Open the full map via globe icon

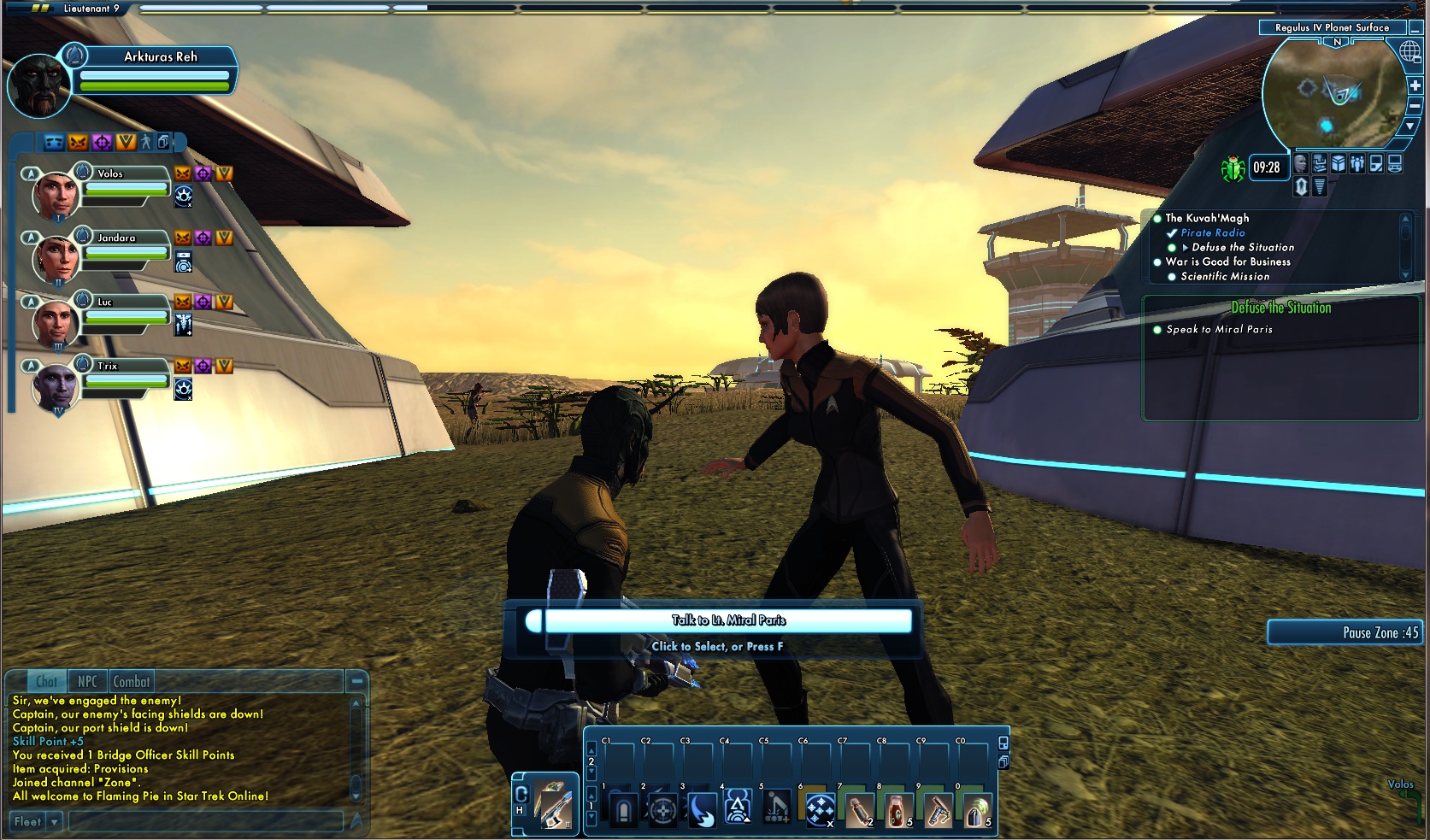[x=1409, y=51]
